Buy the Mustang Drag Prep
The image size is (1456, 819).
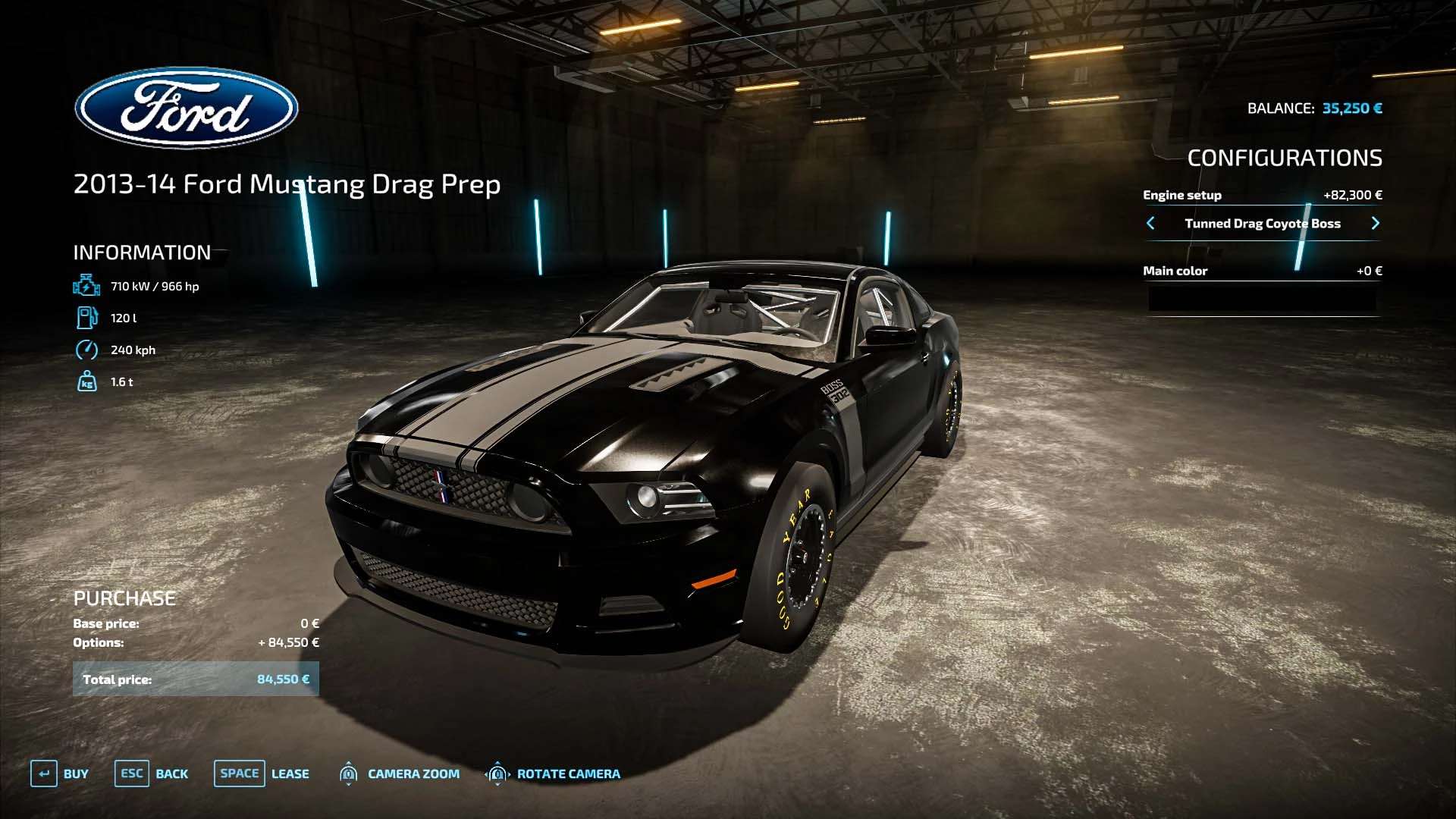[60, 773]
